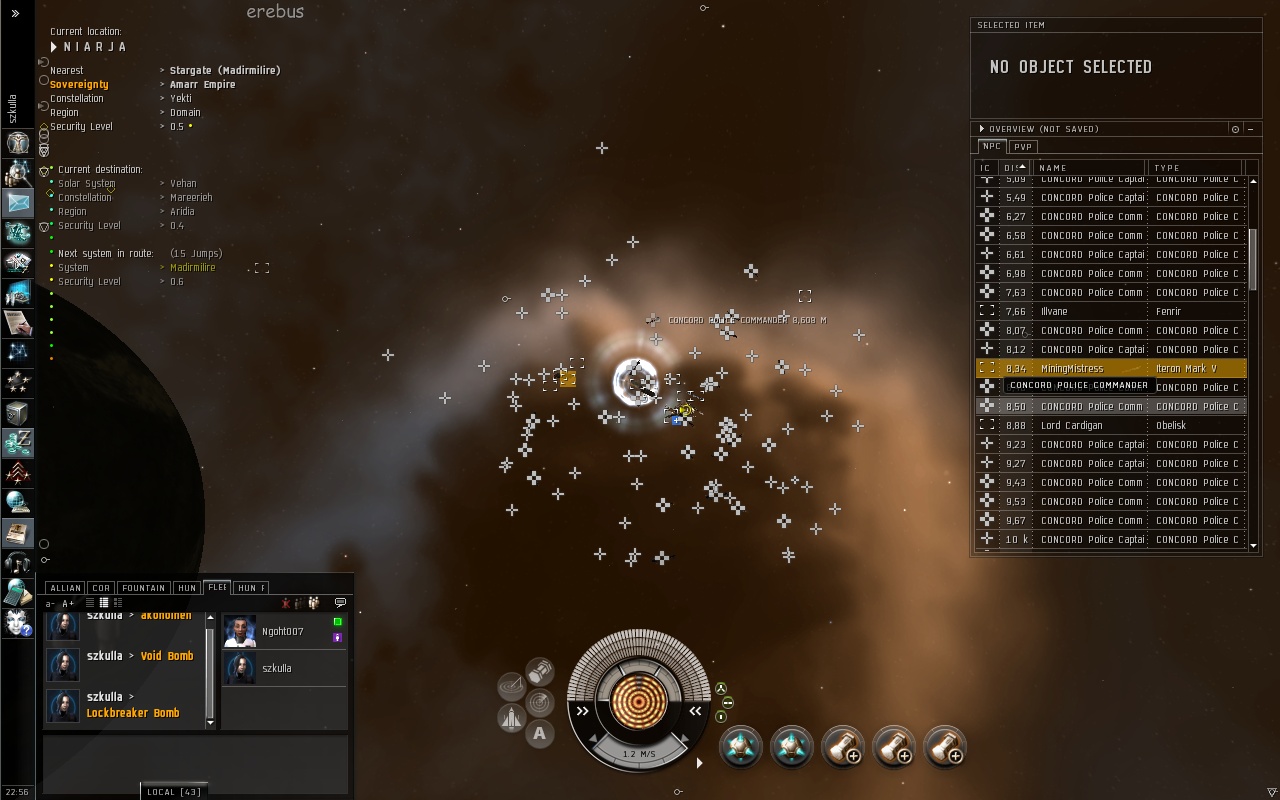The height and width of the screenshot is (800, 1280).
Task: Sort overview by the Type column
Action: [x=1195, y=168]
